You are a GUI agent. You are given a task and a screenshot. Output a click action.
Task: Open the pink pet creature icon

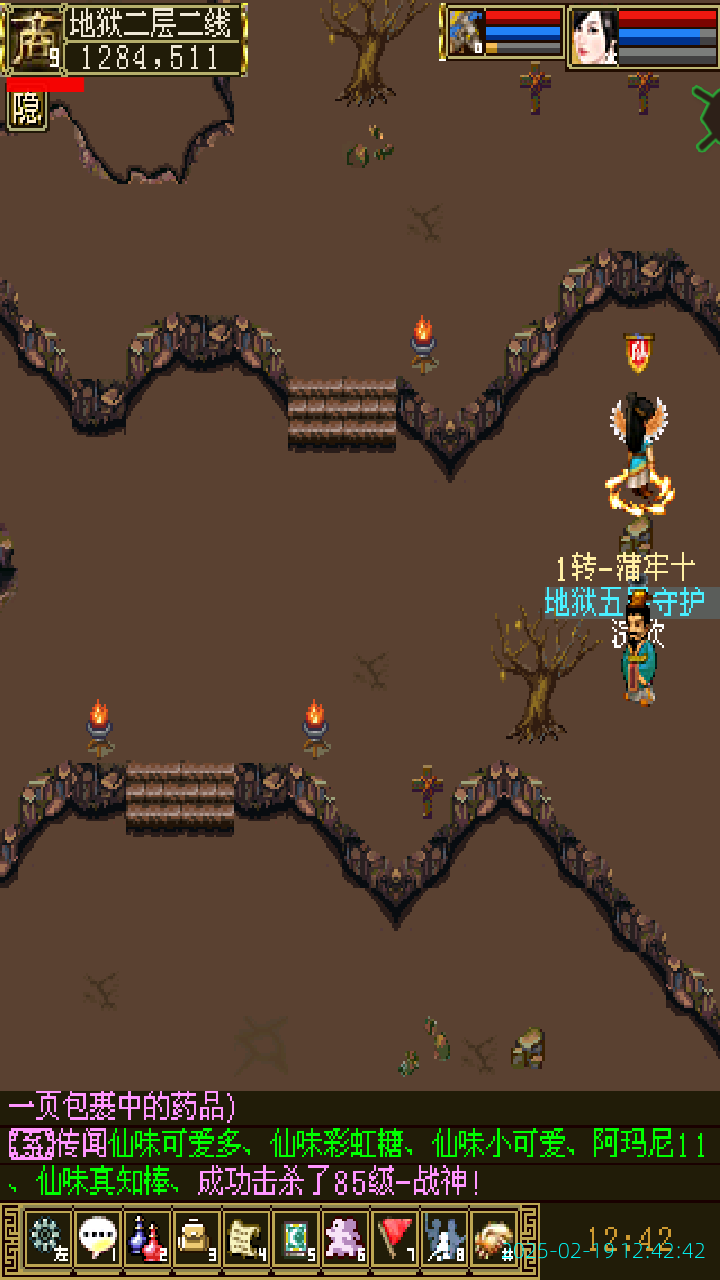[x=345, y=1238]
